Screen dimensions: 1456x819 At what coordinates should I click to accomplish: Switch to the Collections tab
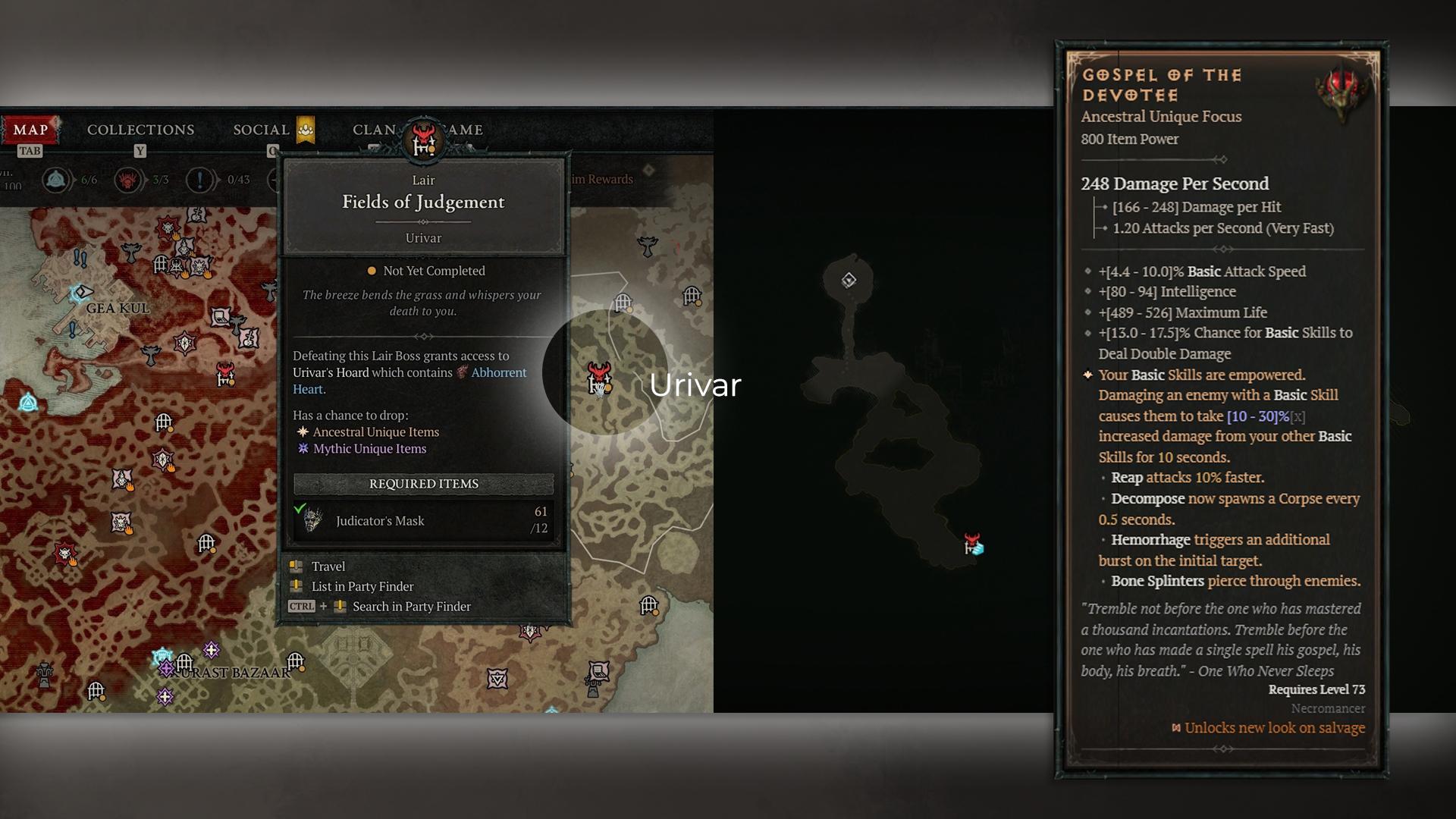tap(141, 130)
